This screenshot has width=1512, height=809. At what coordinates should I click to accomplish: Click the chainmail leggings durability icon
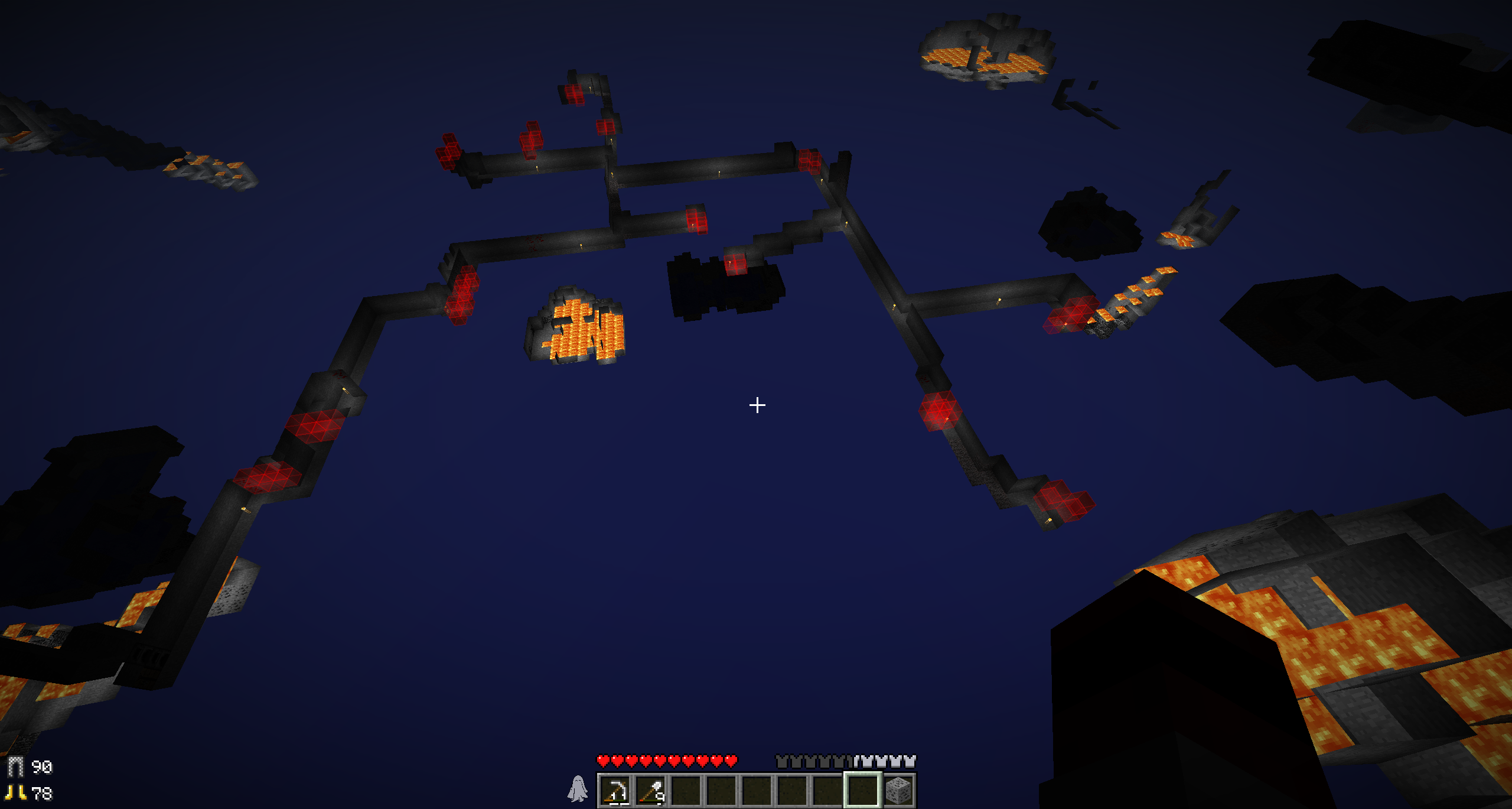(x=15, y=766)
